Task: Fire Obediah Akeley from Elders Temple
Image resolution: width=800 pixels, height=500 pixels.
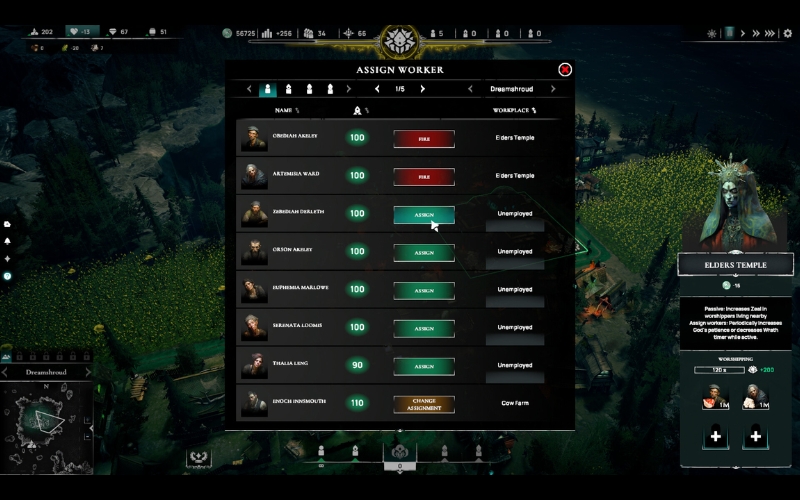Action: pos(424,138)
